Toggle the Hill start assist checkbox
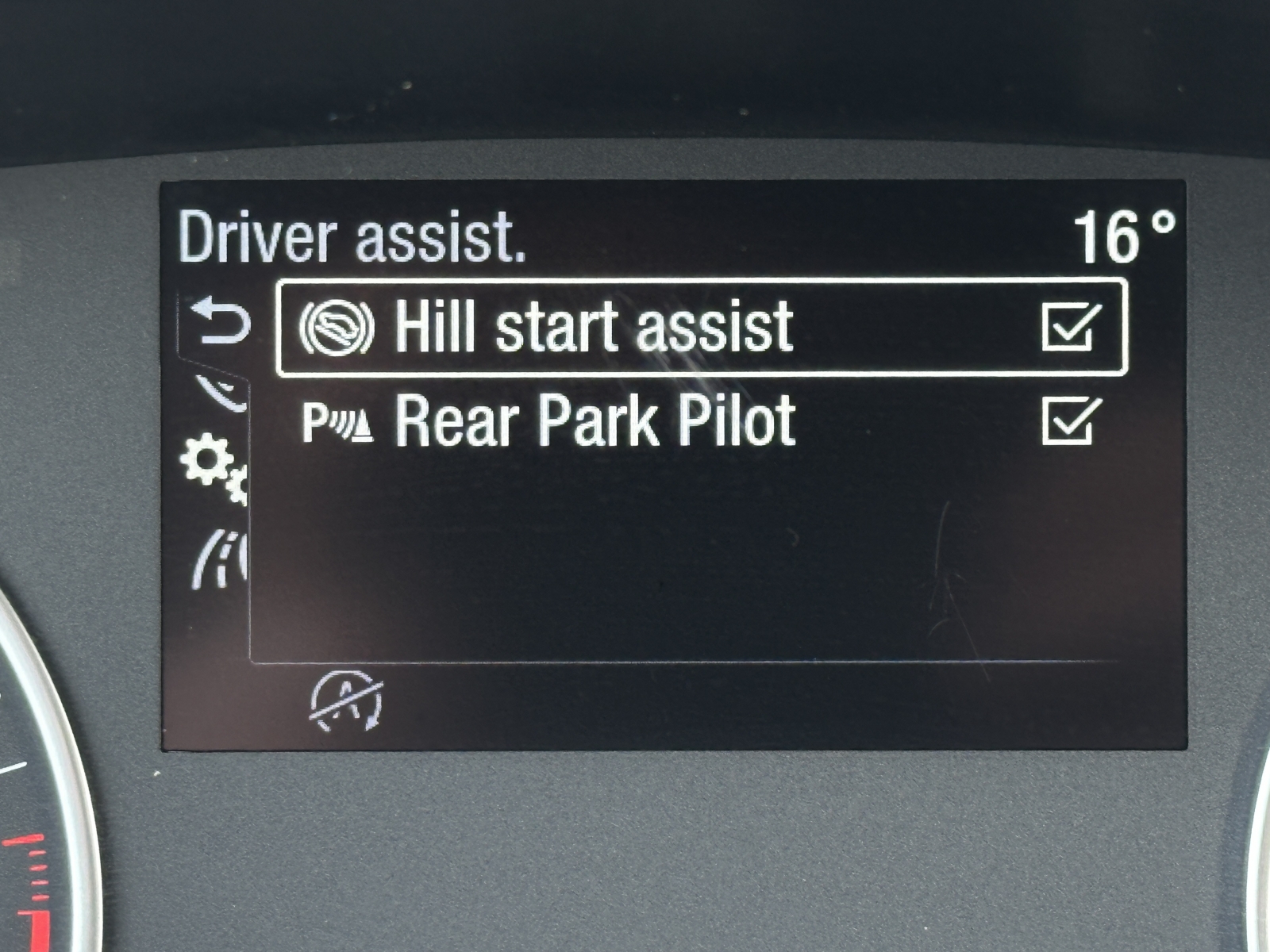The height and width of the screenshot is (952, 1270). [1071, 327]
